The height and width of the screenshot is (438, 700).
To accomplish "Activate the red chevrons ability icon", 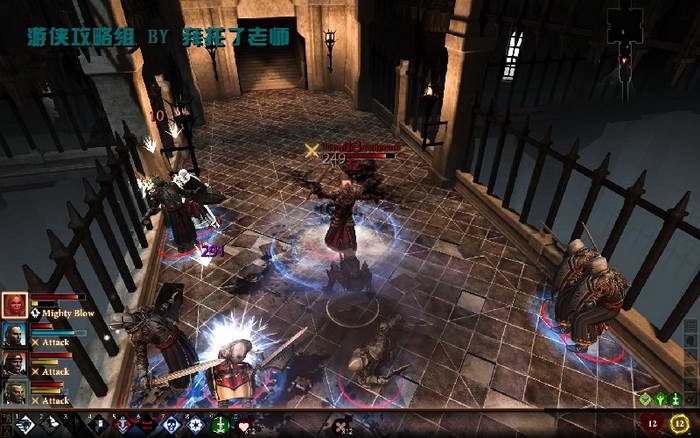I will click(x=145, y=425).
